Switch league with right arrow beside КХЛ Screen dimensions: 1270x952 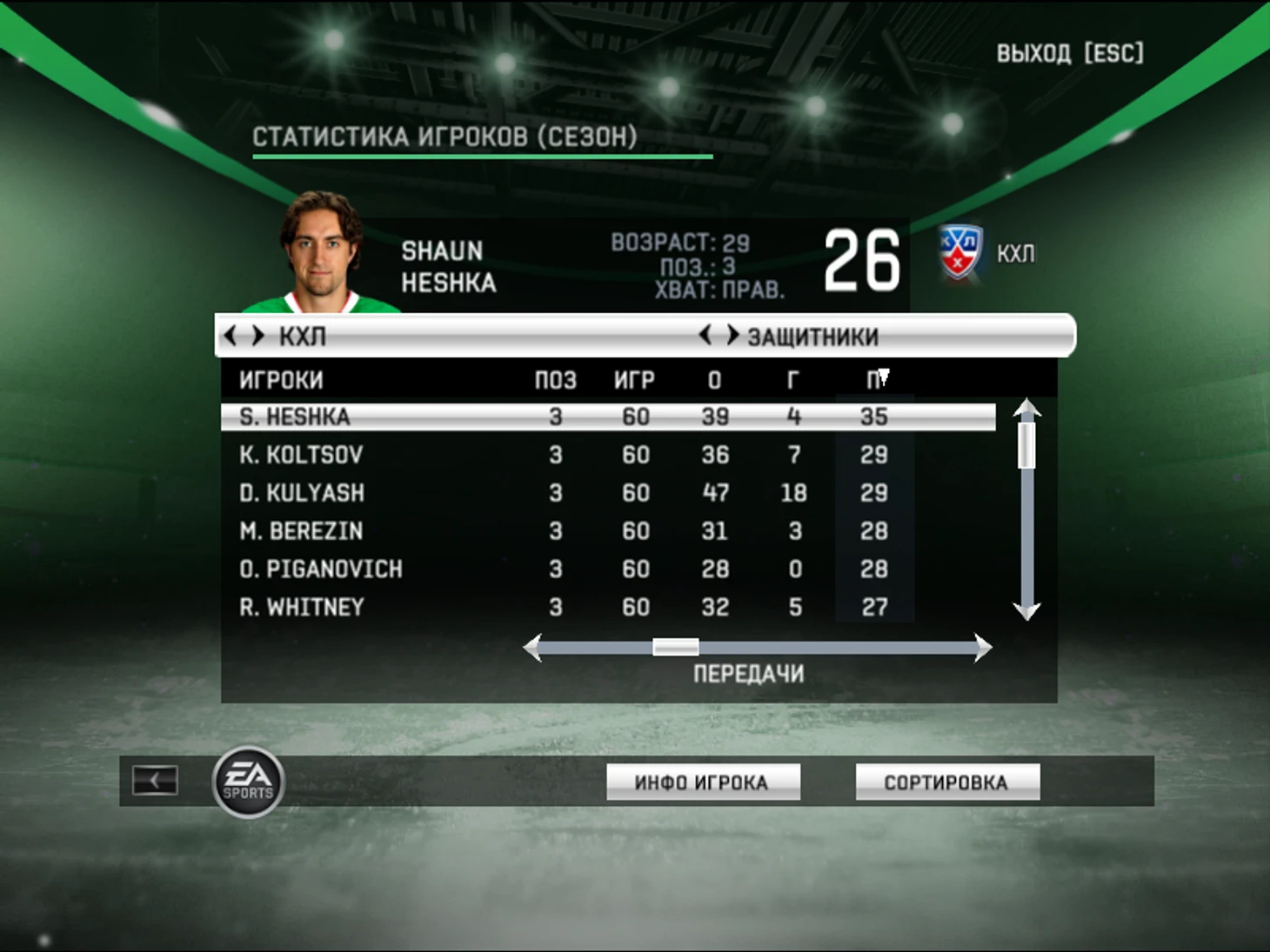coord(257,336)
